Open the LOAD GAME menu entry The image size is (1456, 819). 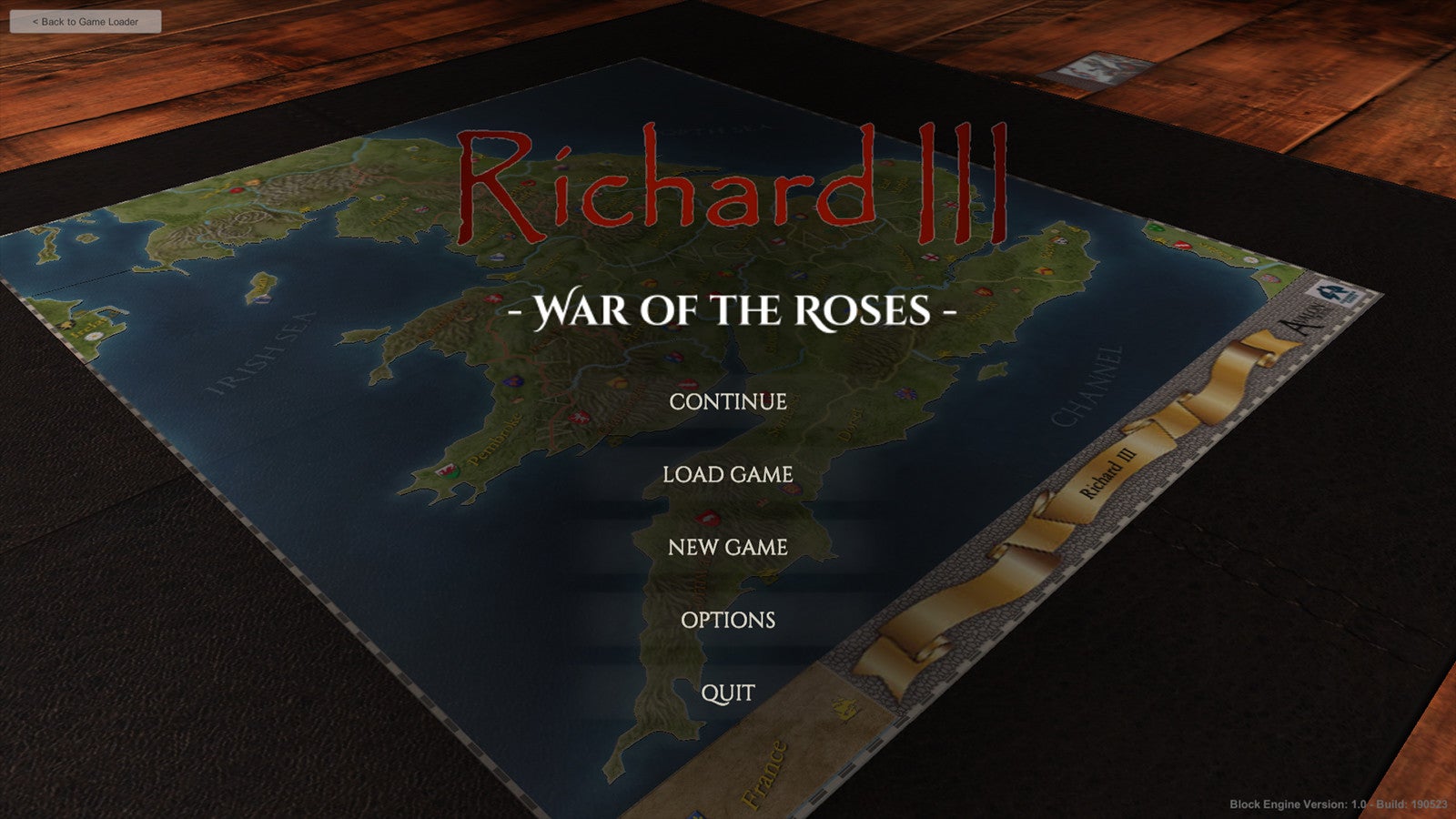(728, 474)
